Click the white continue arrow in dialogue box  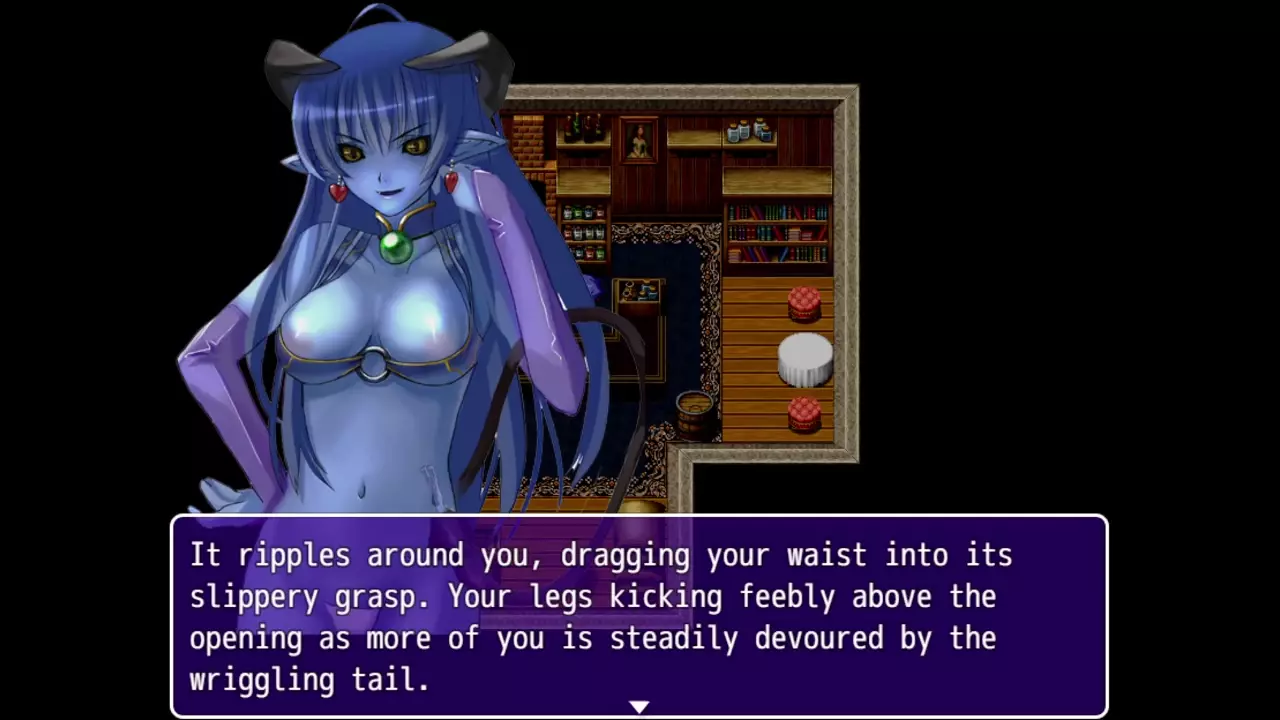point(639,707)
